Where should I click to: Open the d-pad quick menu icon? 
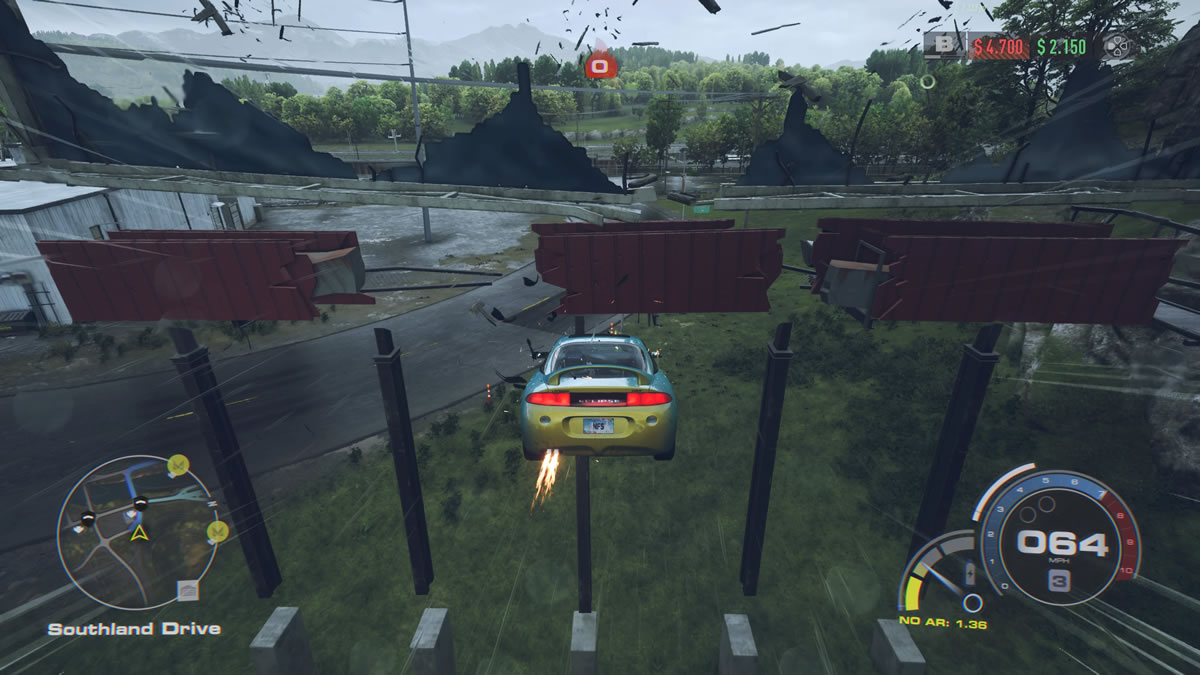click(1117, 46)
